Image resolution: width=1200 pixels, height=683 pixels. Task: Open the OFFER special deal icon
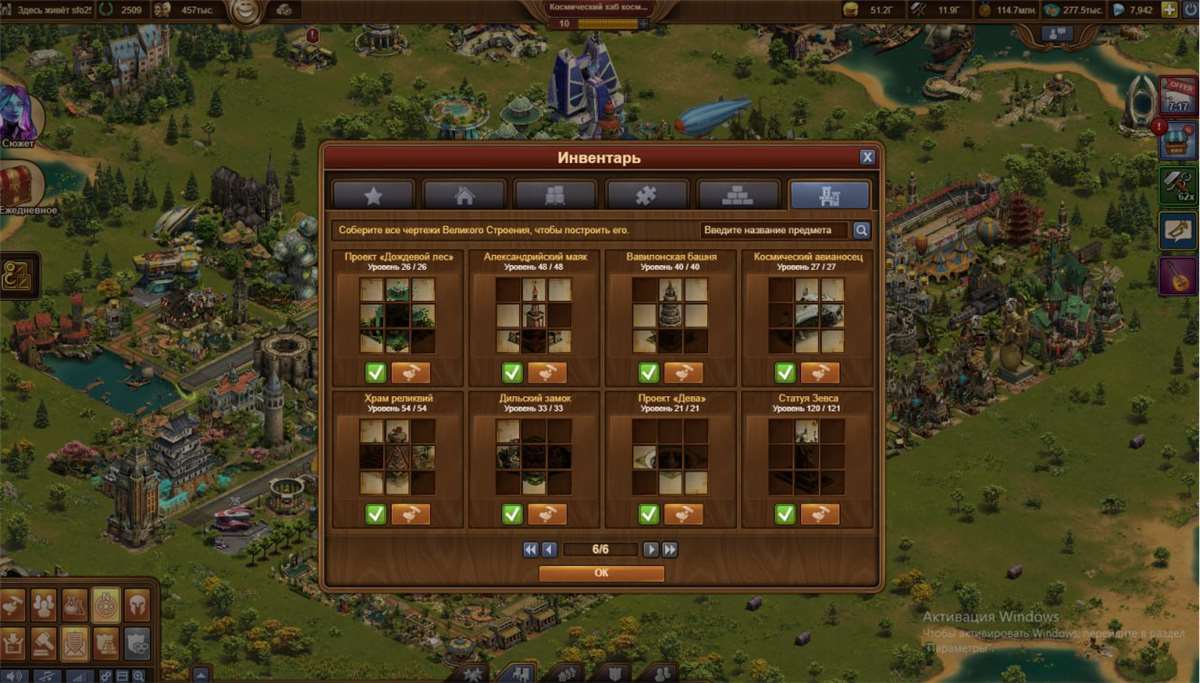click(1178, 96)
